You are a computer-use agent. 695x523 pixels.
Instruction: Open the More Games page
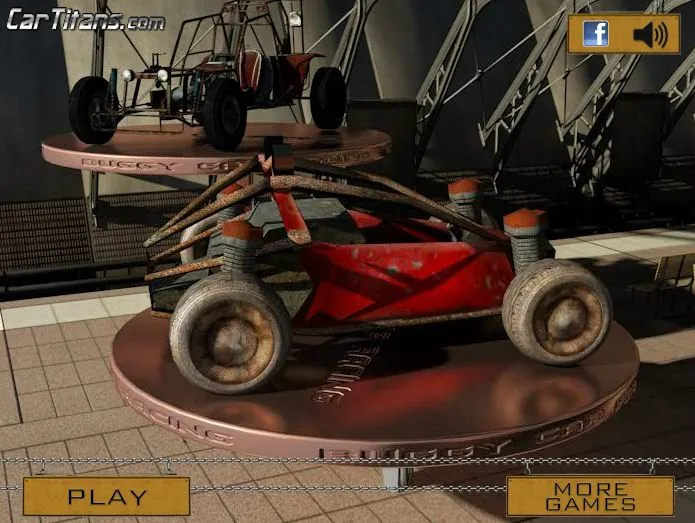589,496
